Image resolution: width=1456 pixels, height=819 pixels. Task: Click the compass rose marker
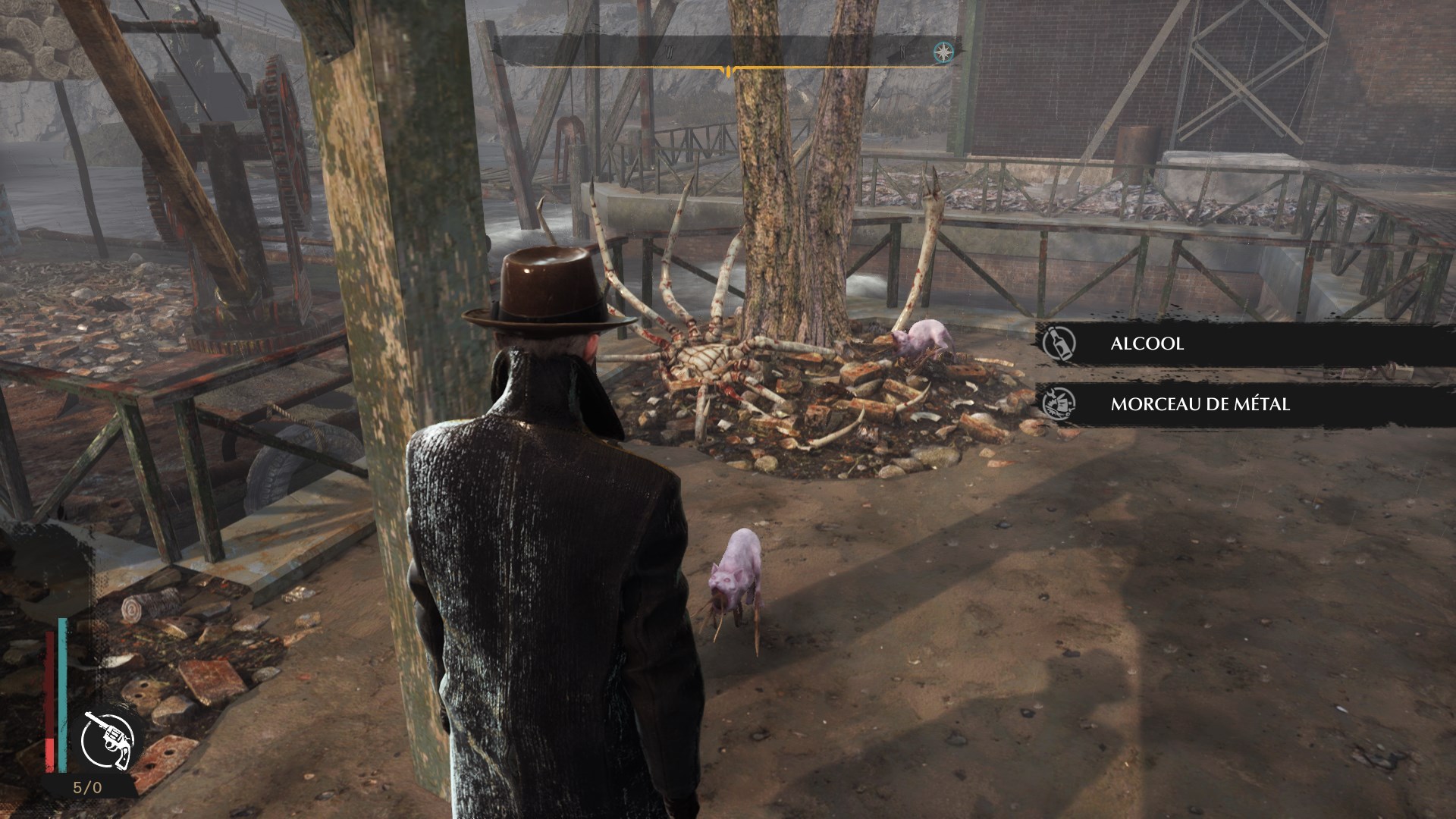943,52
